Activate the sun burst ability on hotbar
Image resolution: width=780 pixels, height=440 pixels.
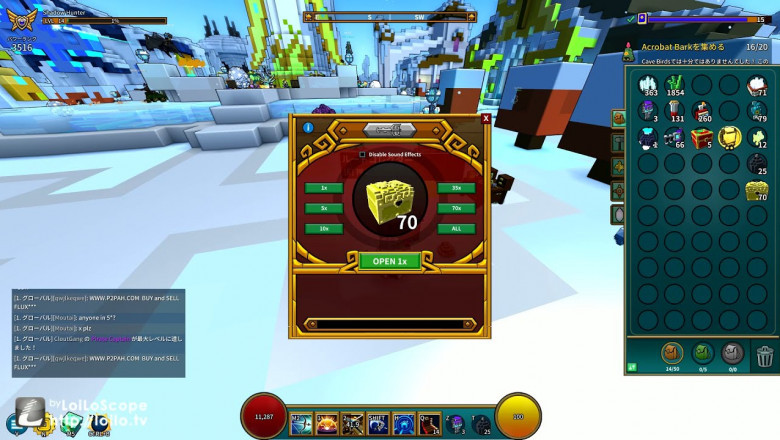[326, 423]
